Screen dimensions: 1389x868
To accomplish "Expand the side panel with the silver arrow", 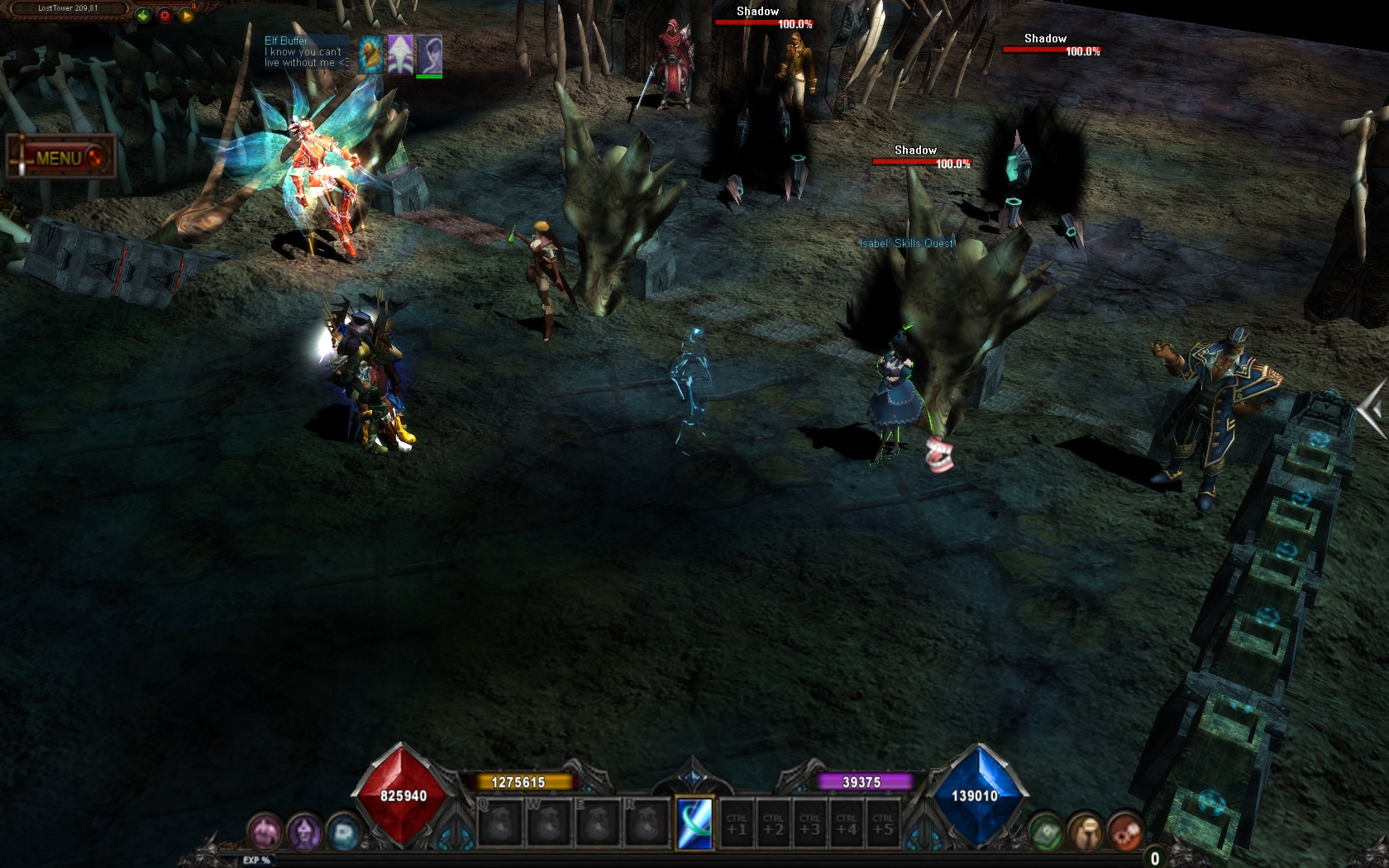I will click(x=1373, y=408).
